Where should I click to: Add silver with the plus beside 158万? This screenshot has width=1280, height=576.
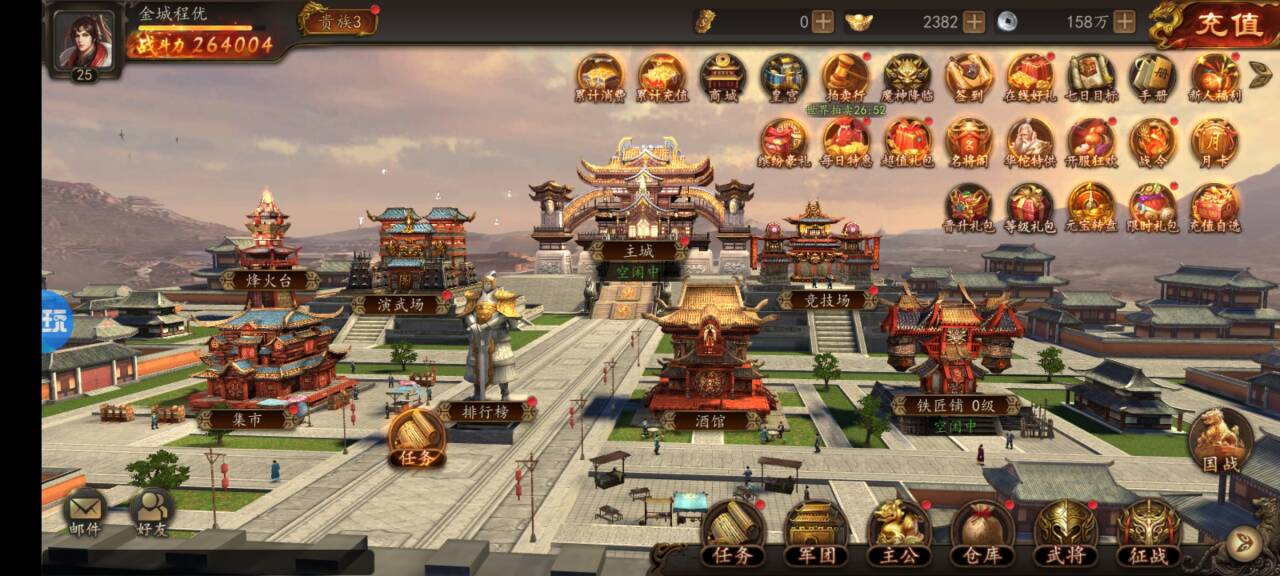(x=1125, y=21)
